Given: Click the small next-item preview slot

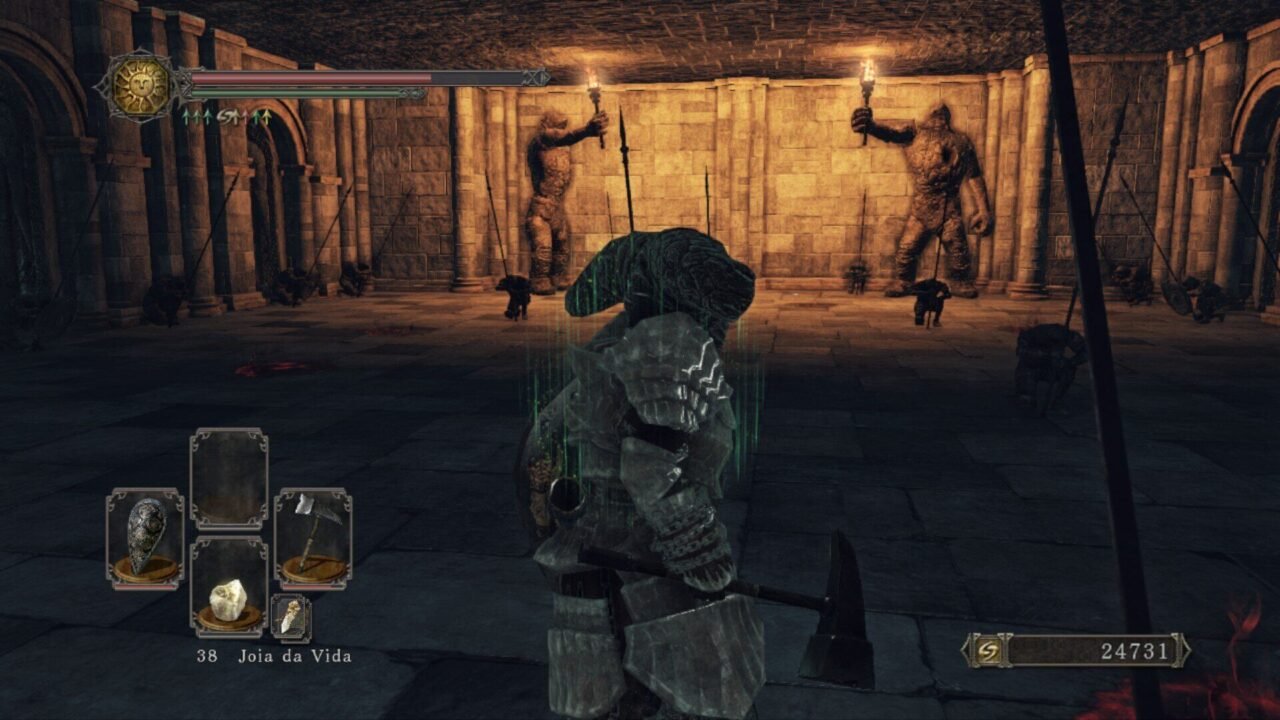Looking at the screenshot, I should click(x=291, y=617).
